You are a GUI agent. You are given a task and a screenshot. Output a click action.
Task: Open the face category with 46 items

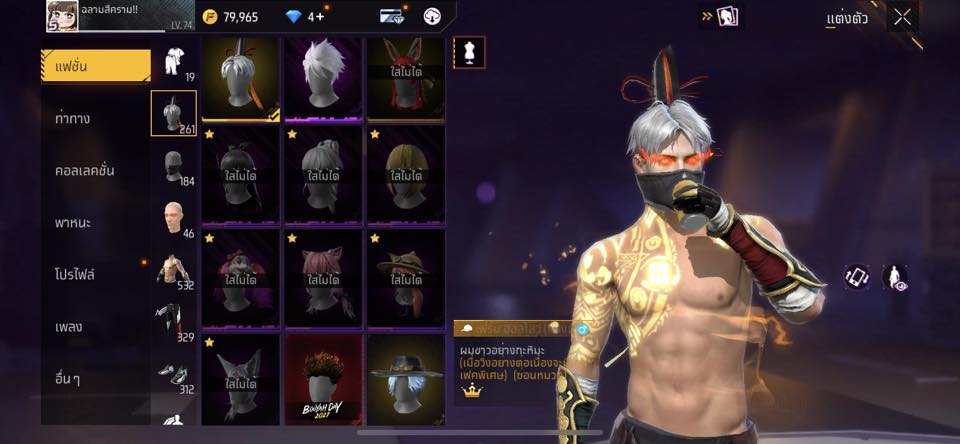coord(174,217)
